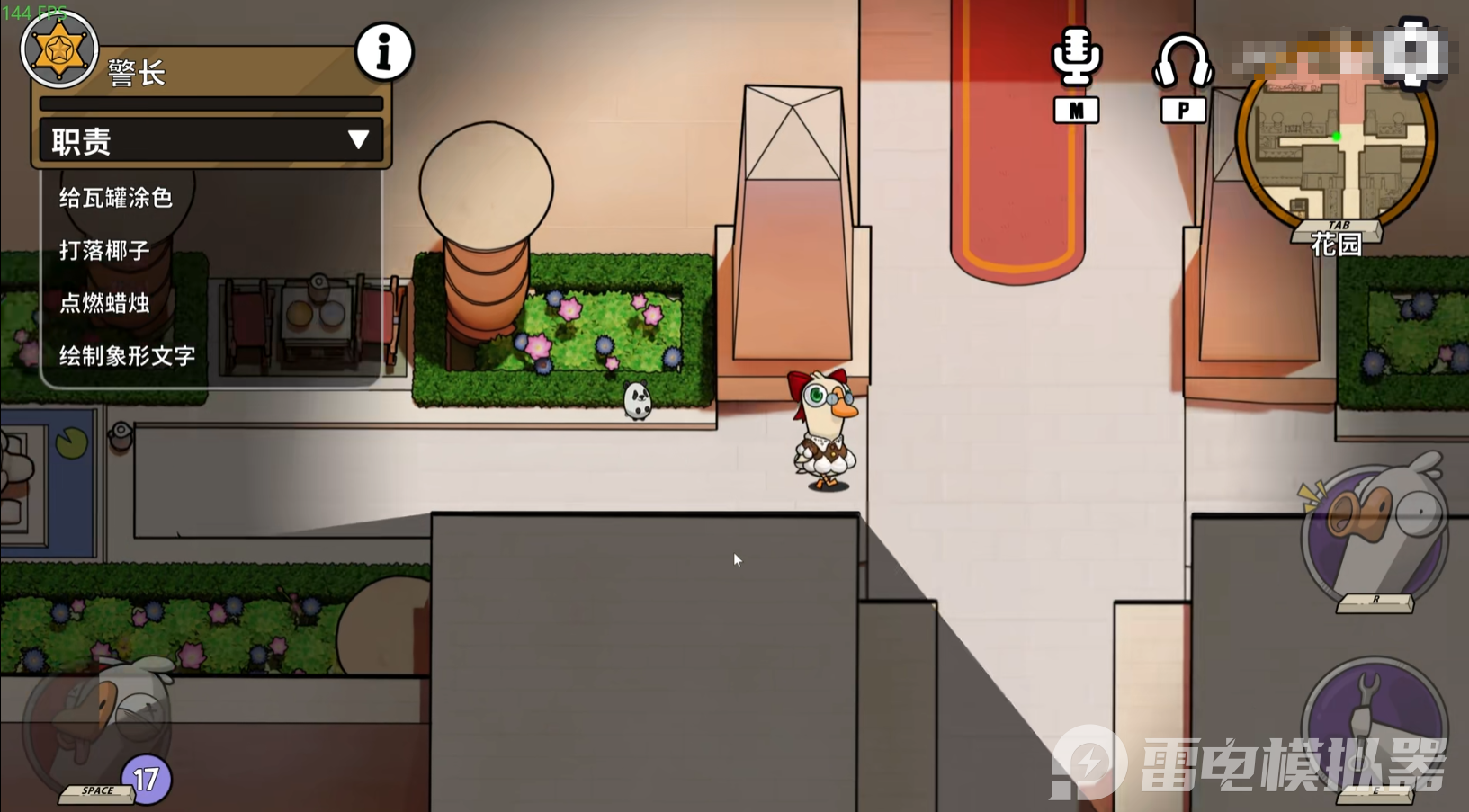
Task: Select the 点燃蜡烛 task entry
Action: click(104, 303)
